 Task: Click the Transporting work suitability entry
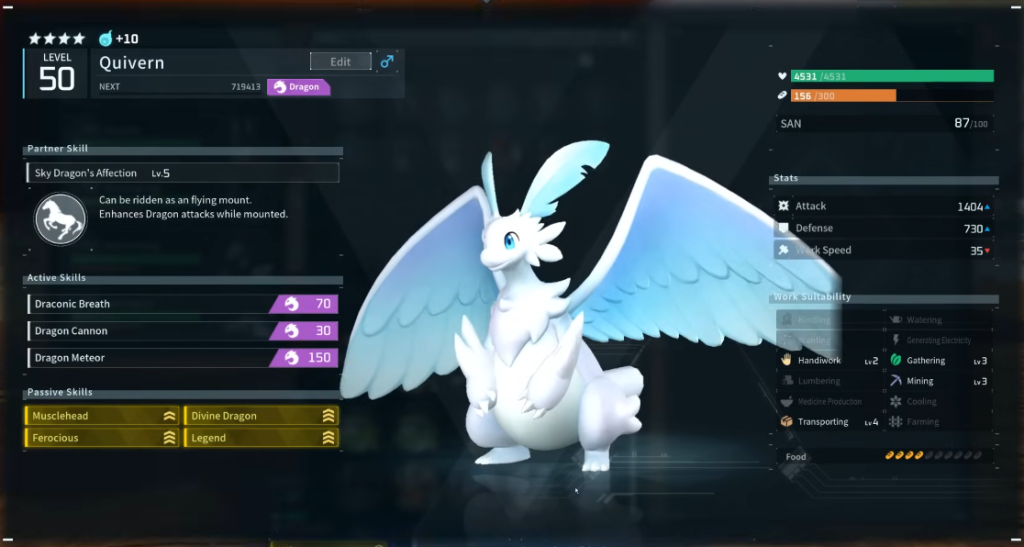coord(829,422)
